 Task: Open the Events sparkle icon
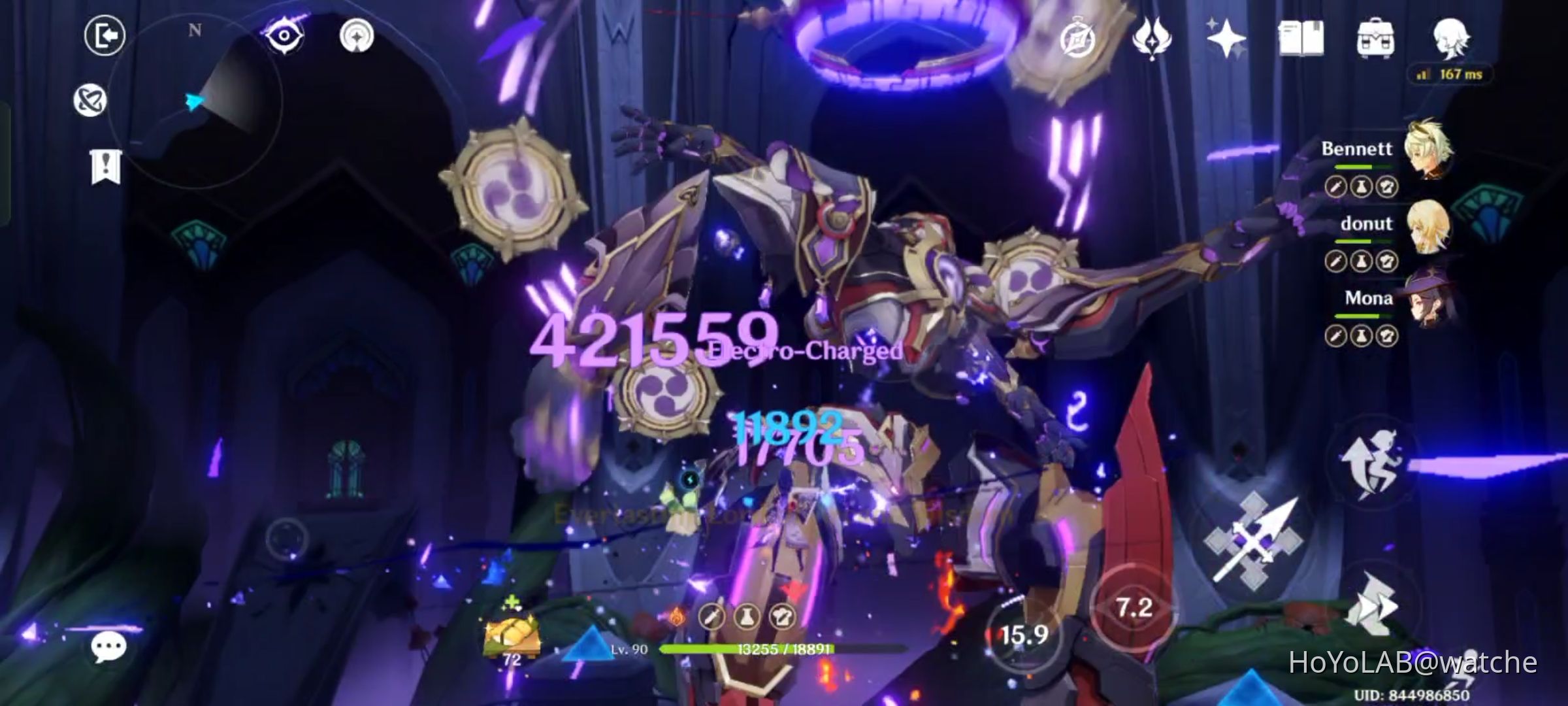click(1228, 37)
